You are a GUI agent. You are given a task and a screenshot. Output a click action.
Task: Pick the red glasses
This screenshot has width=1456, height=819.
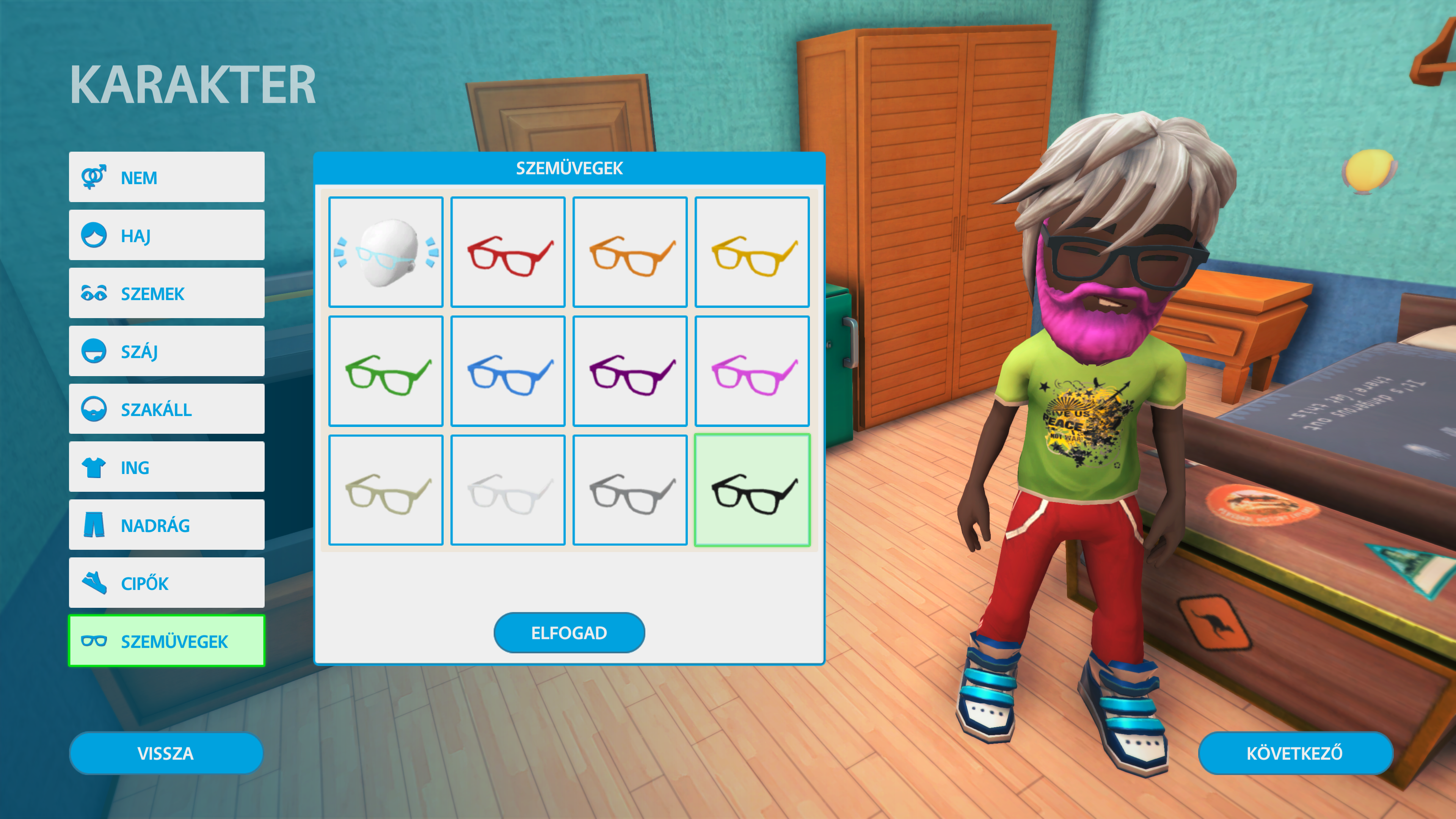508,252
